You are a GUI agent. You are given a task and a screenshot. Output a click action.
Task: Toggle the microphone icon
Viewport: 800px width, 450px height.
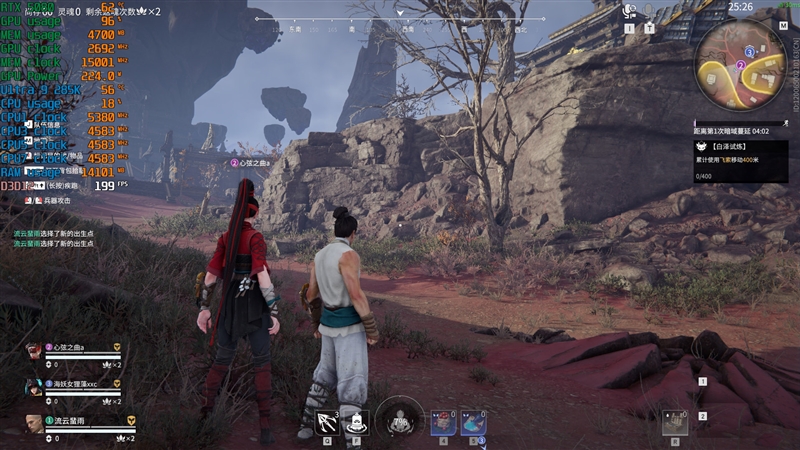[x=651, y=10]
